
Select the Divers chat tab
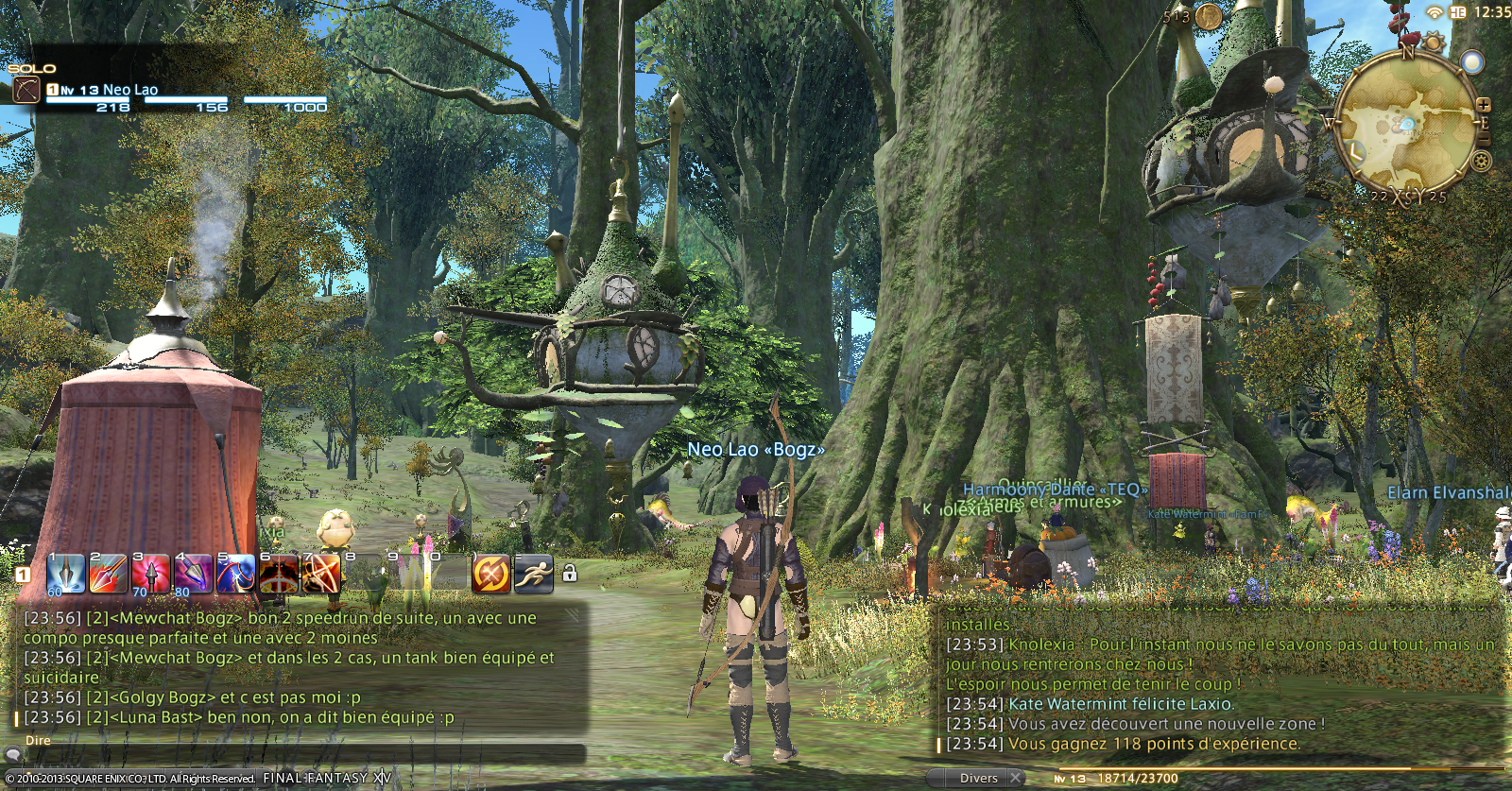tap(978, 778)
